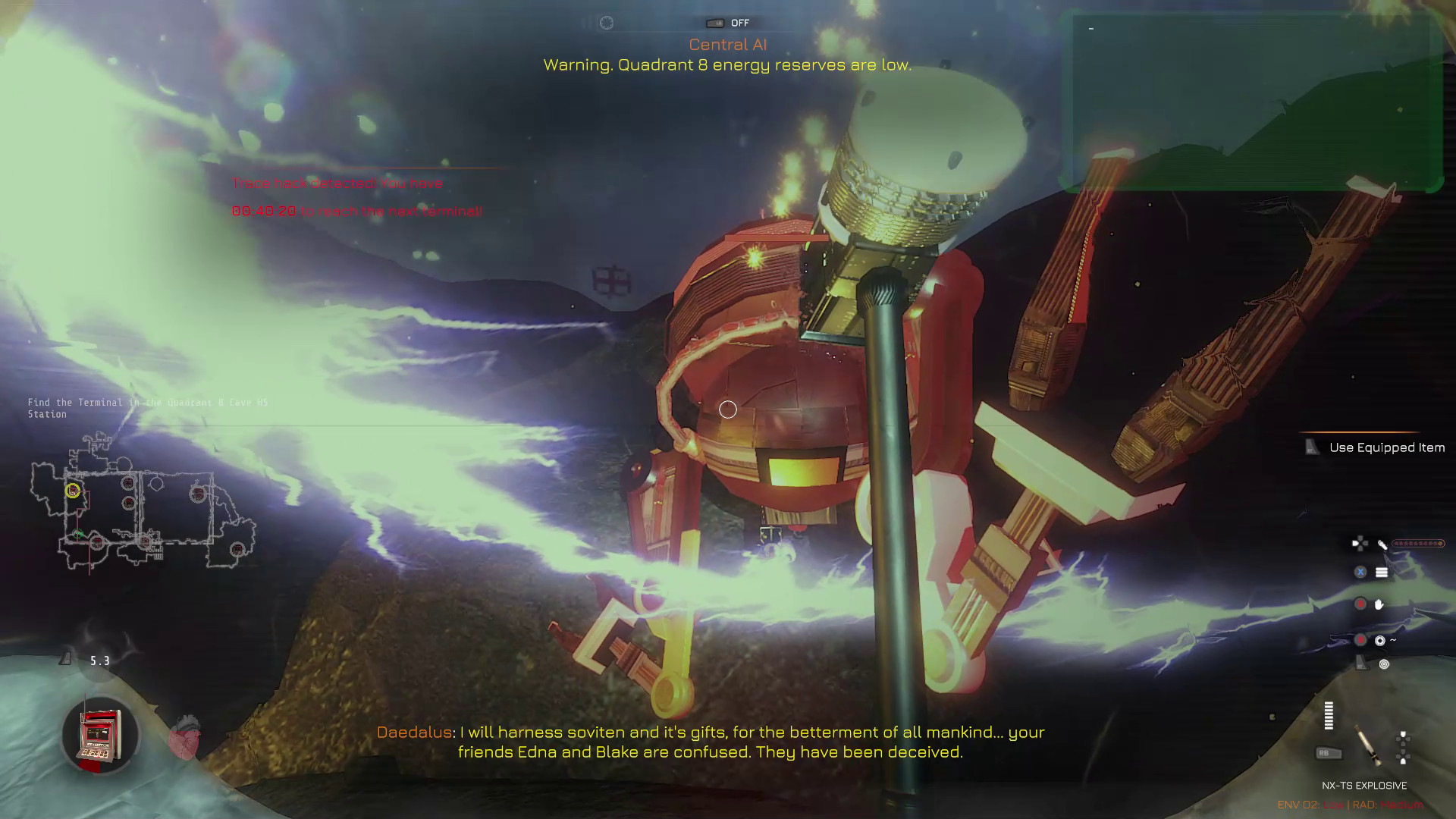This screenshot has width=1456, height=819.
Task: Toggle the OFF switch at top
Action: (x=715, y=24)
